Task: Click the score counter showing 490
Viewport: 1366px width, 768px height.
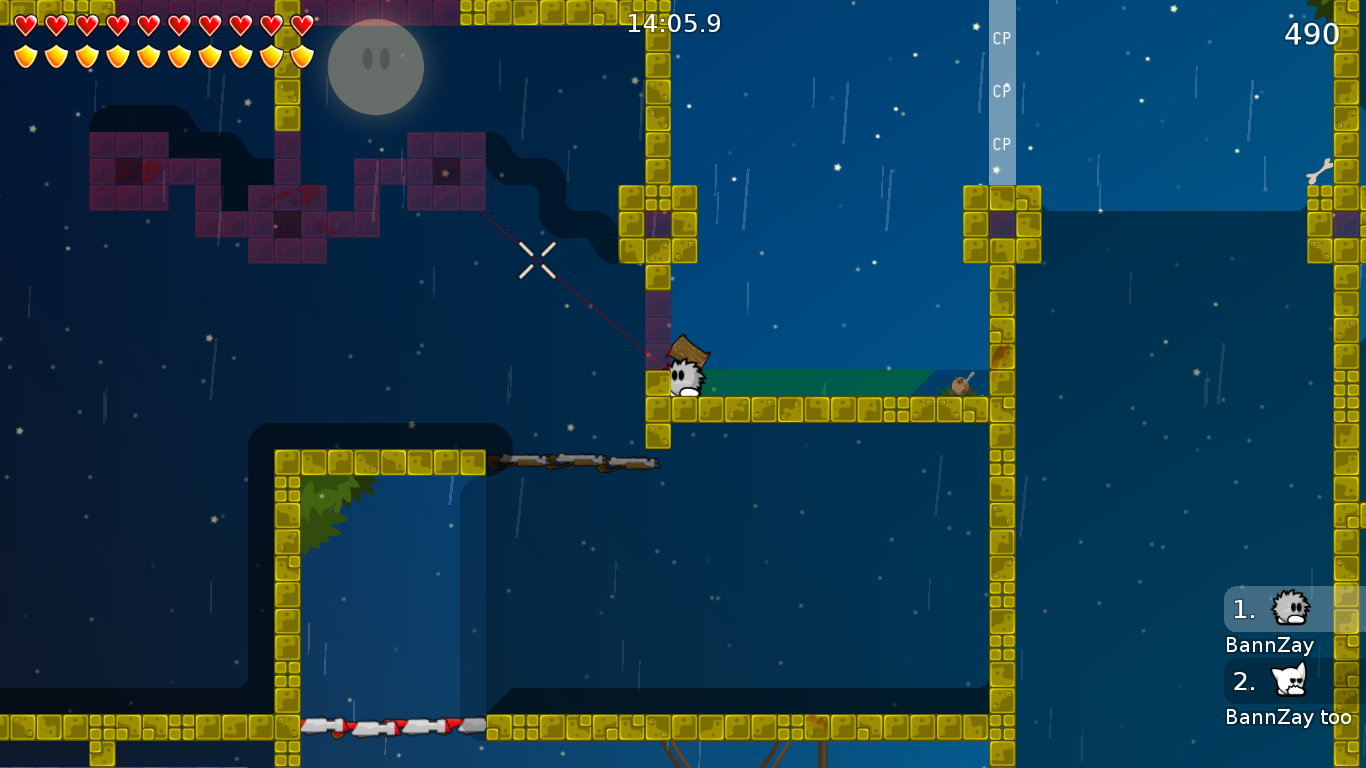Action: click(x=1312, y=34)
